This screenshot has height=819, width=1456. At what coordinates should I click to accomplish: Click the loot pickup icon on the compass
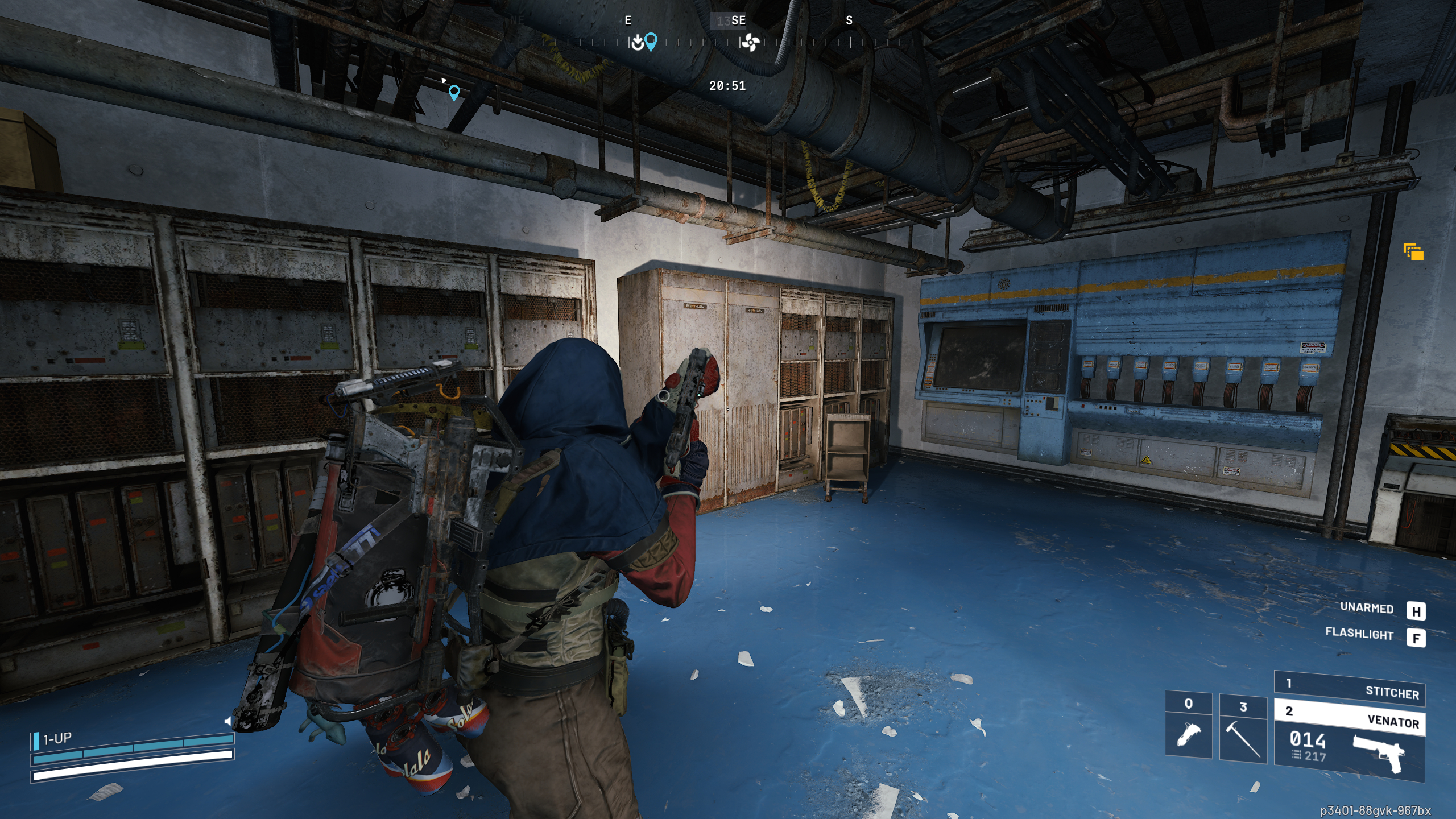(x=638, y=40)
